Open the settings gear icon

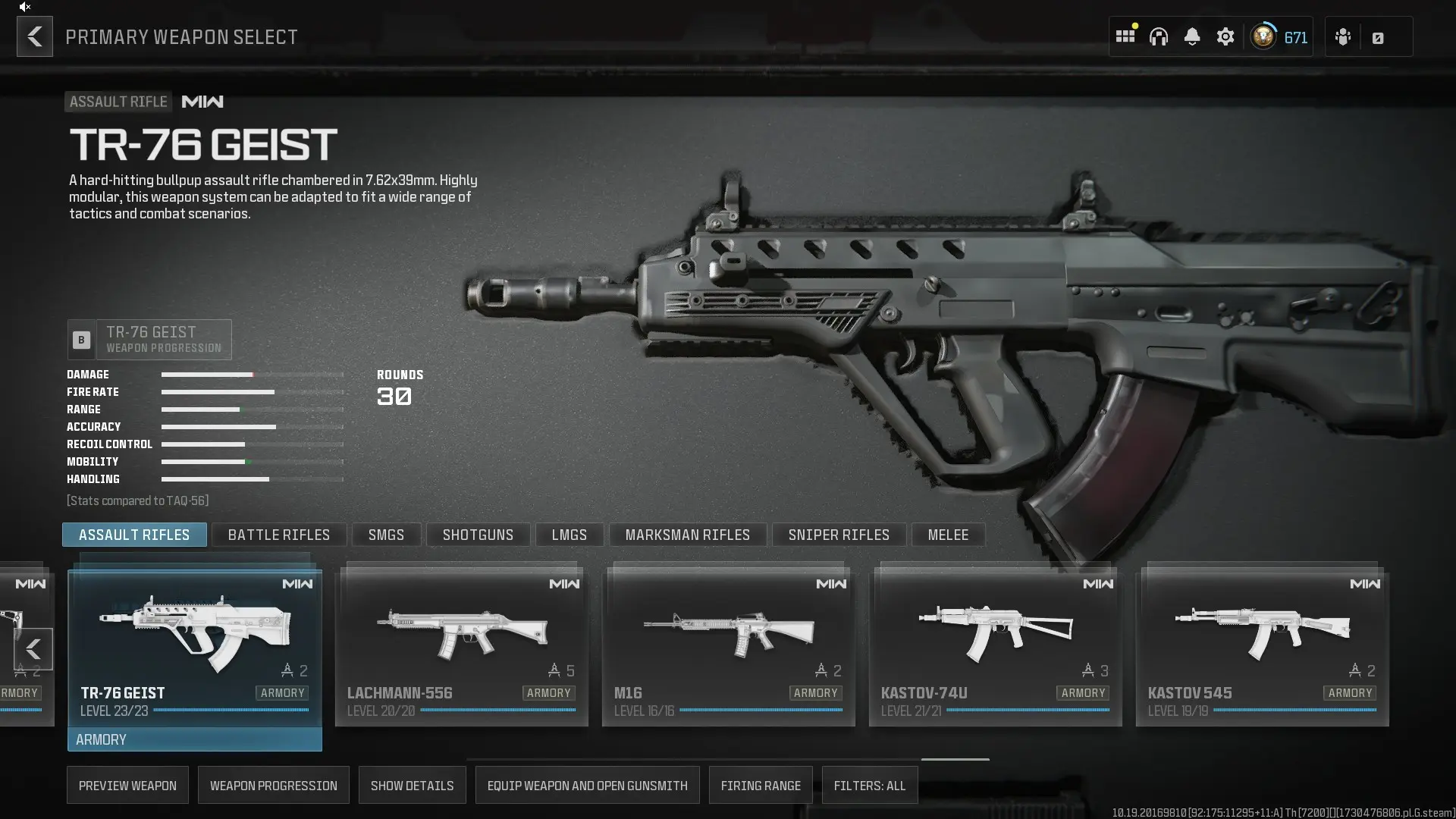point(1225,36)
